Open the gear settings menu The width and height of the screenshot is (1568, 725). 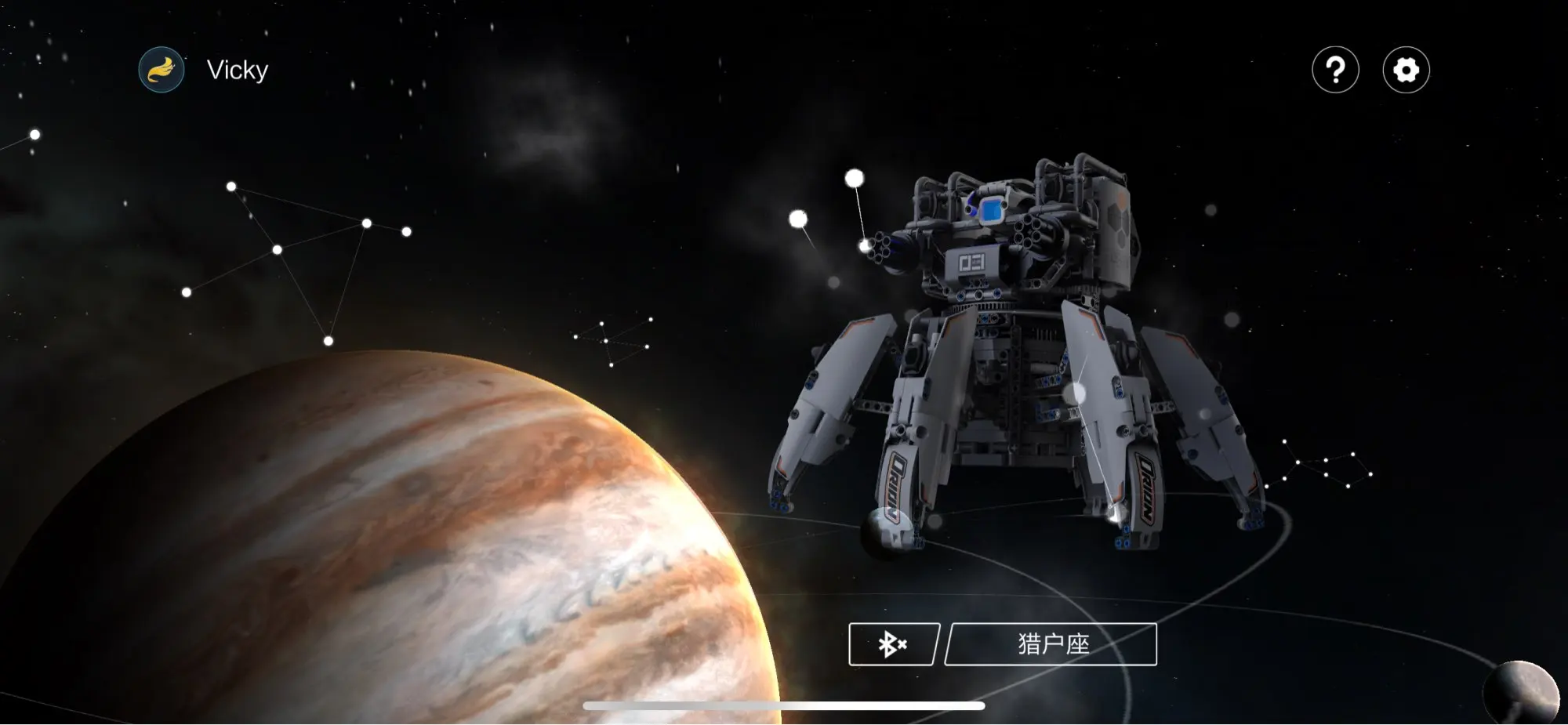coord(1406,71)
